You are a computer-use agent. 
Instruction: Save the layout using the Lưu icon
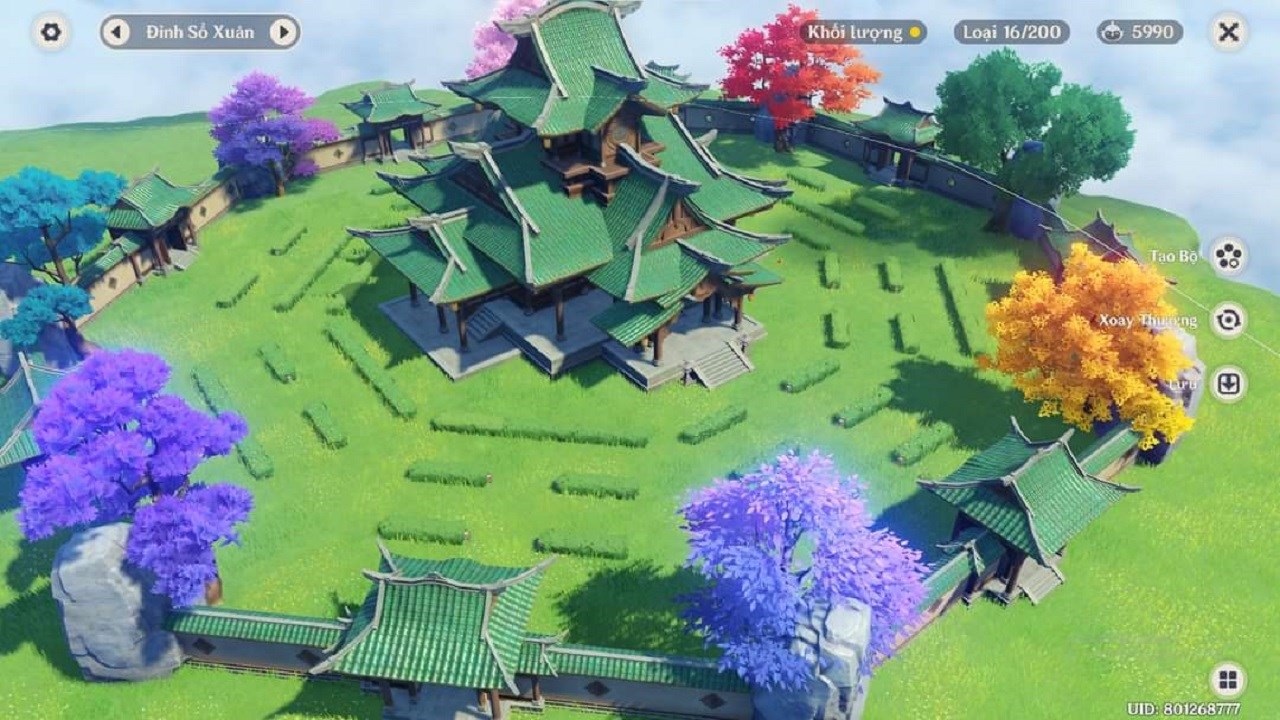1228,384
